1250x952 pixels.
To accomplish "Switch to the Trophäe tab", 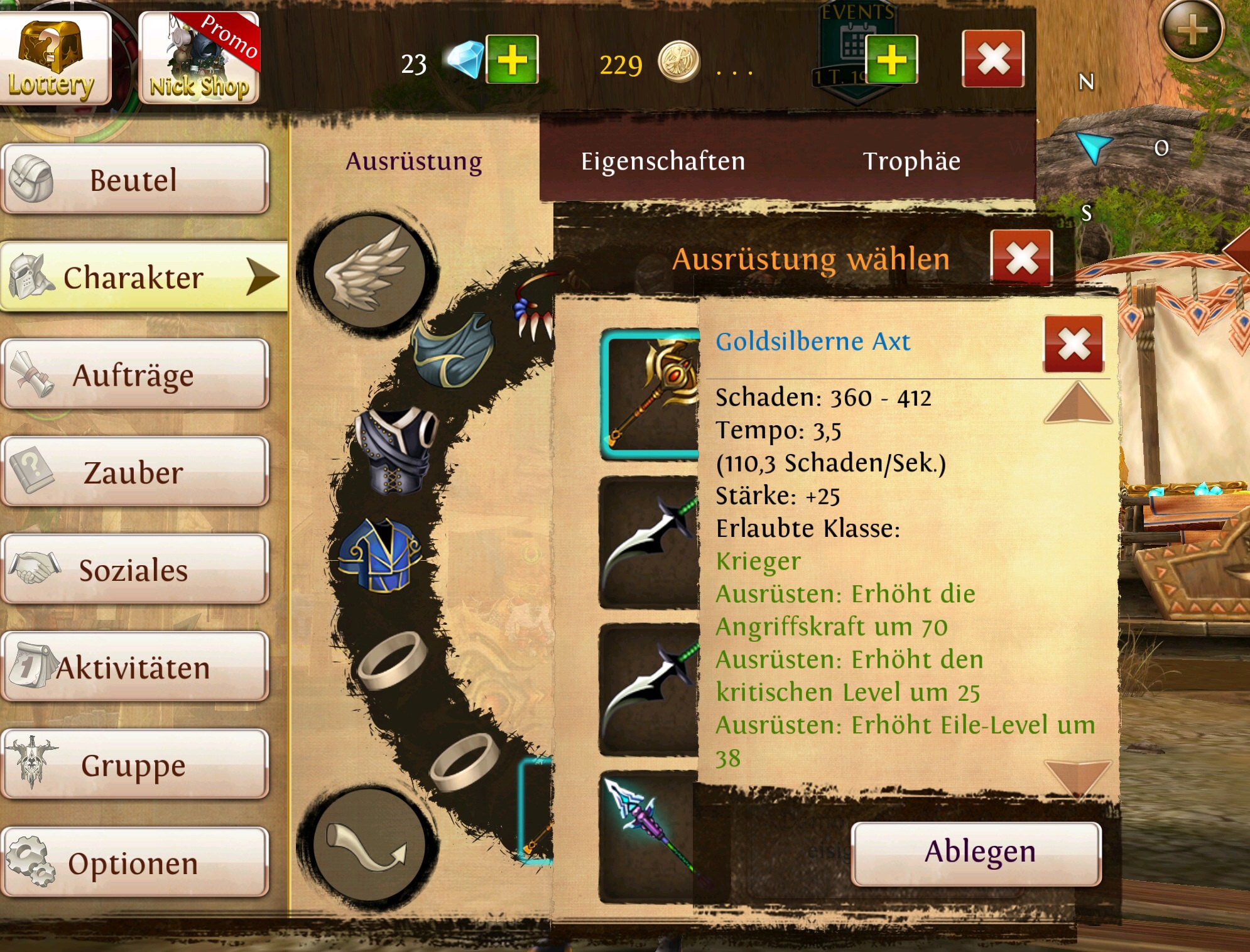I will (911, 161).
